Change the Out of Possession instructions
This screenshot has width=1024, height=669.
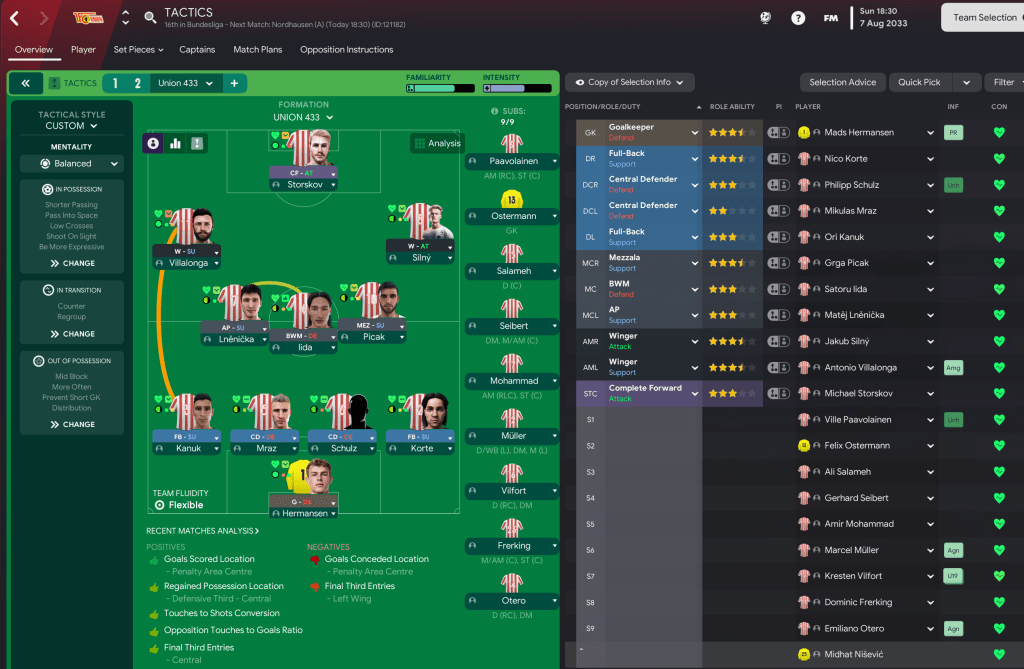[72, 424]
